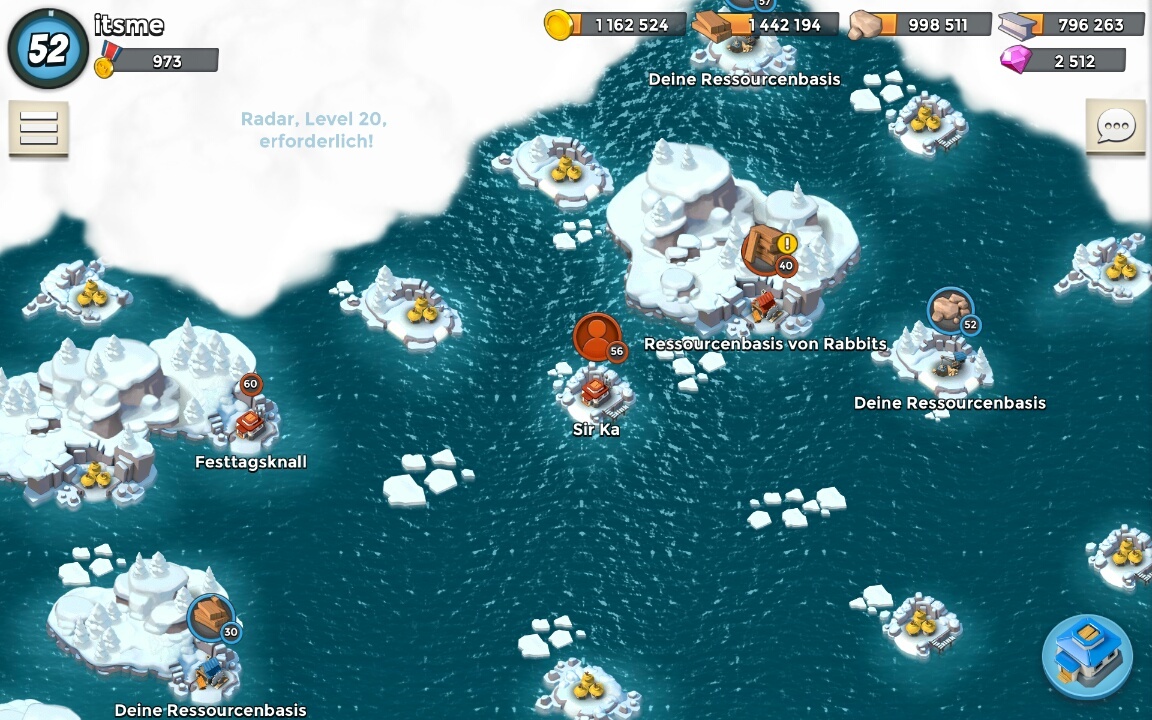Select the Rabbits wood resource base marker
Image resolution: width=1152 pixels, height=720 pixels.
pyautogui.click(x=767, y=250)
